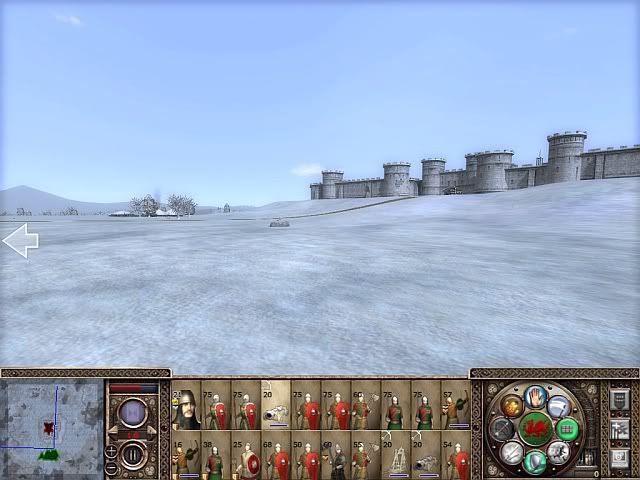The image size is (640, 480).
Task: Change formation using the green grid icon
Action: pyautogui.click(x=567, y=429)
